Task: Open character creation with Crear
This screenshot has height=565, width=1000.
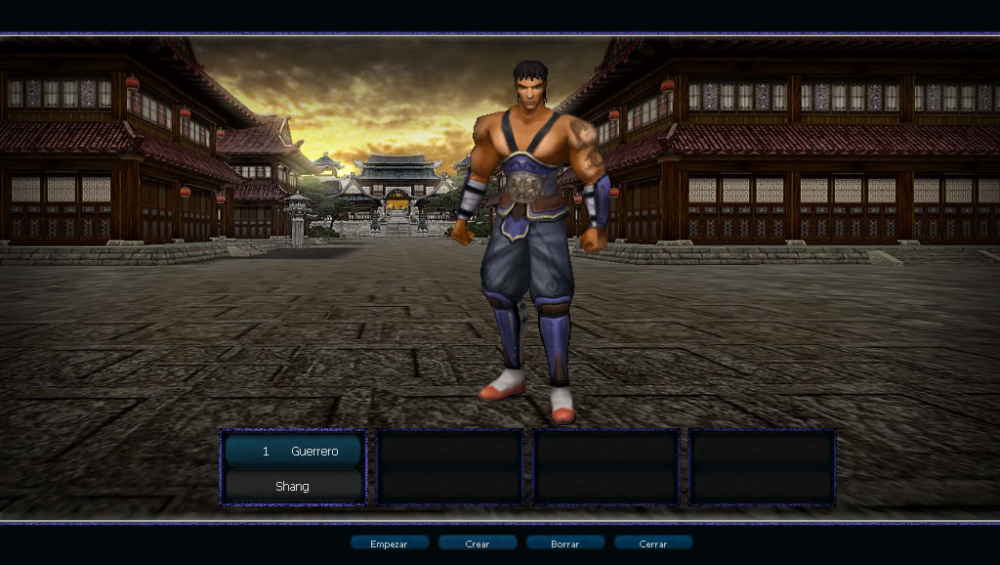Action: pyautogui.click(x=477, y=543)
